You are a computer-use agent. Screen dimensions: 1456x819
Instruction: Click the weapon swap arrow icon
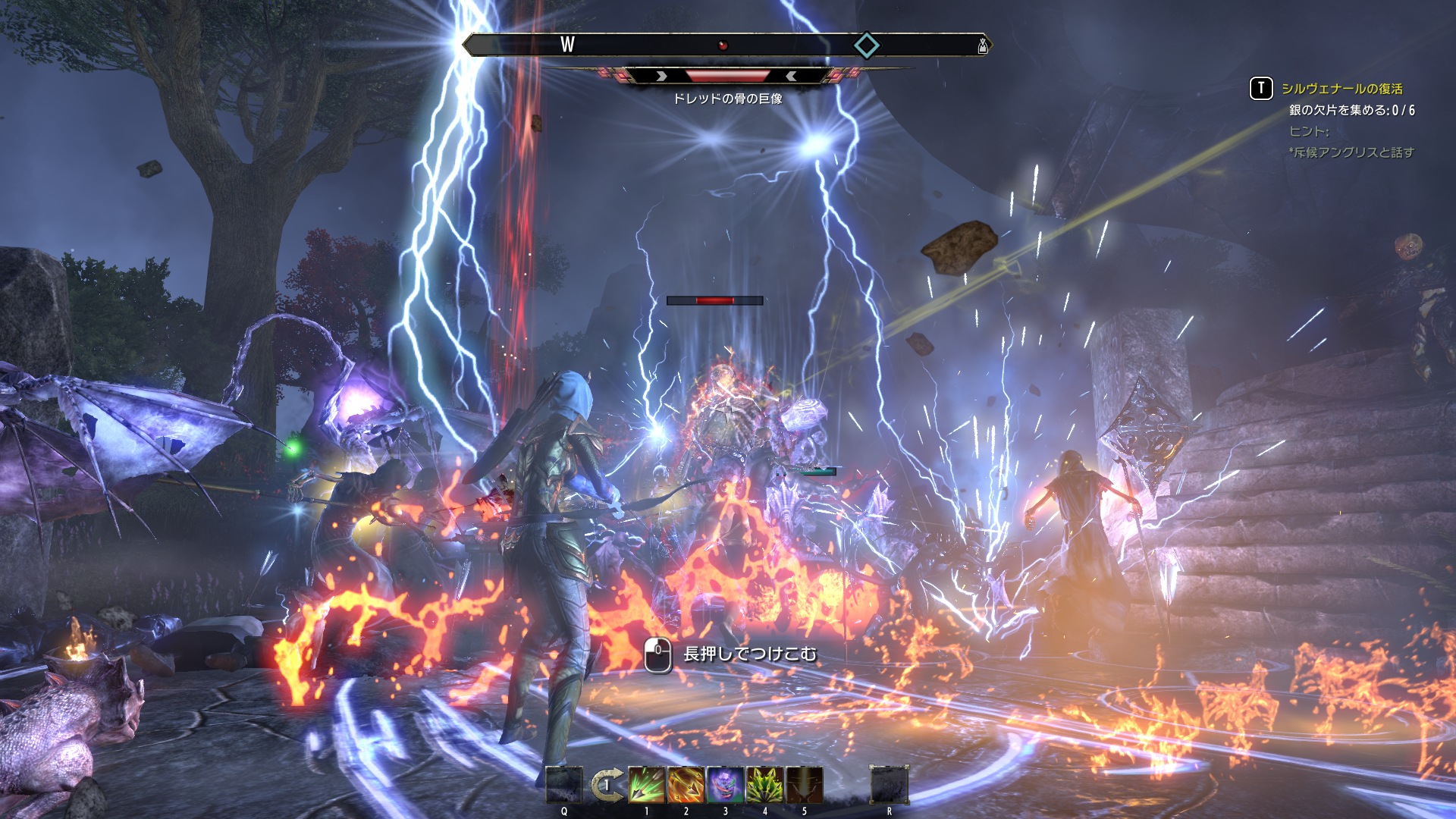pos(607,785)
